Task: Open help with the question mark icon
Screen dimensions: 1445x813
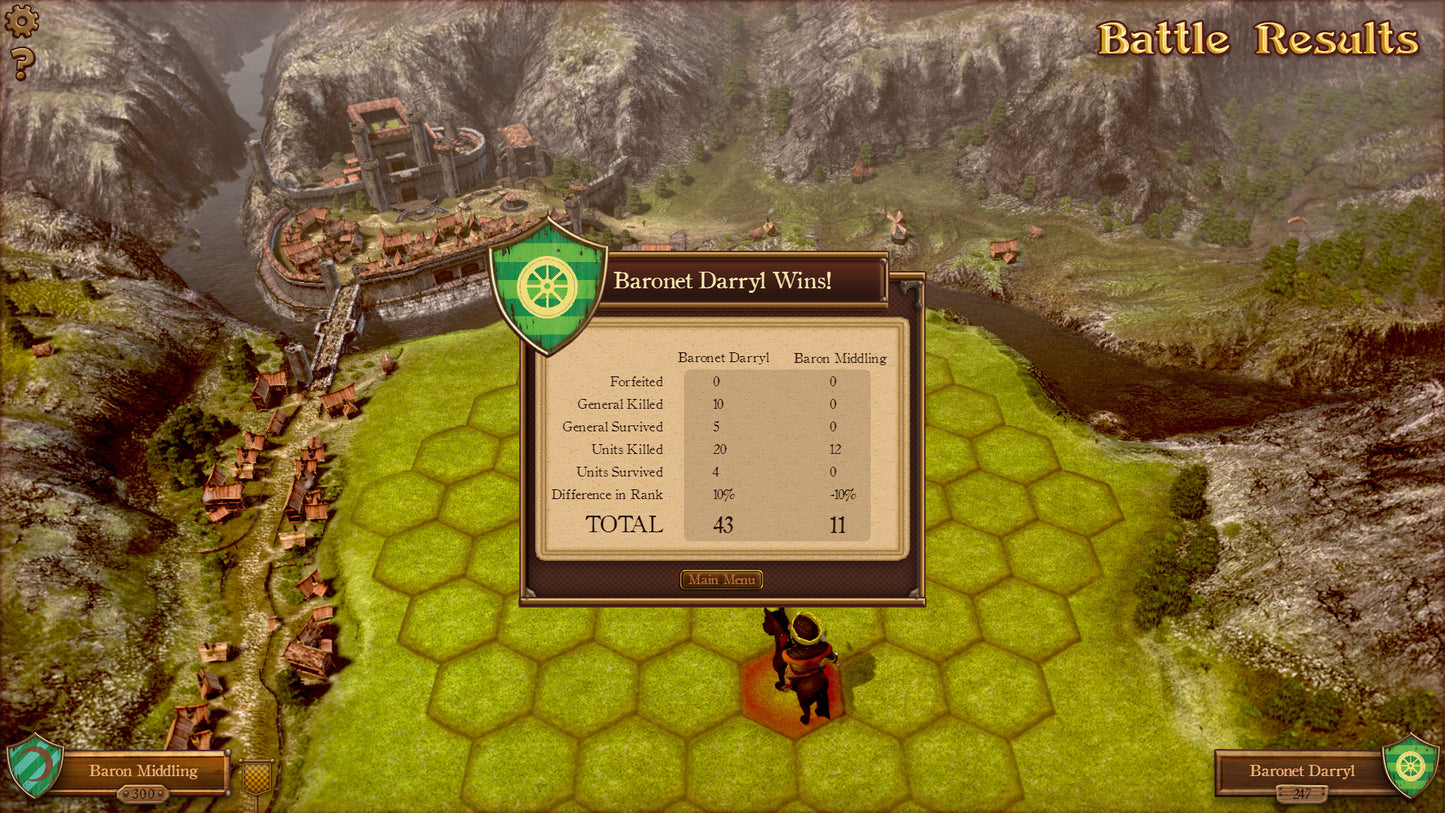Action: (x=22, y=64)
